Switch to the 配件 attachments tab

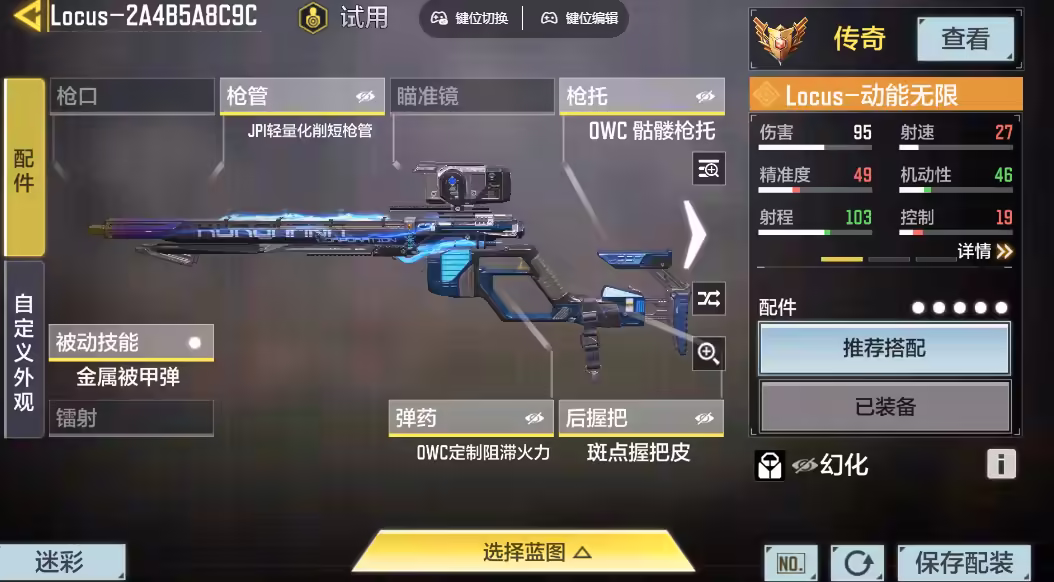[x=24, y=168]
